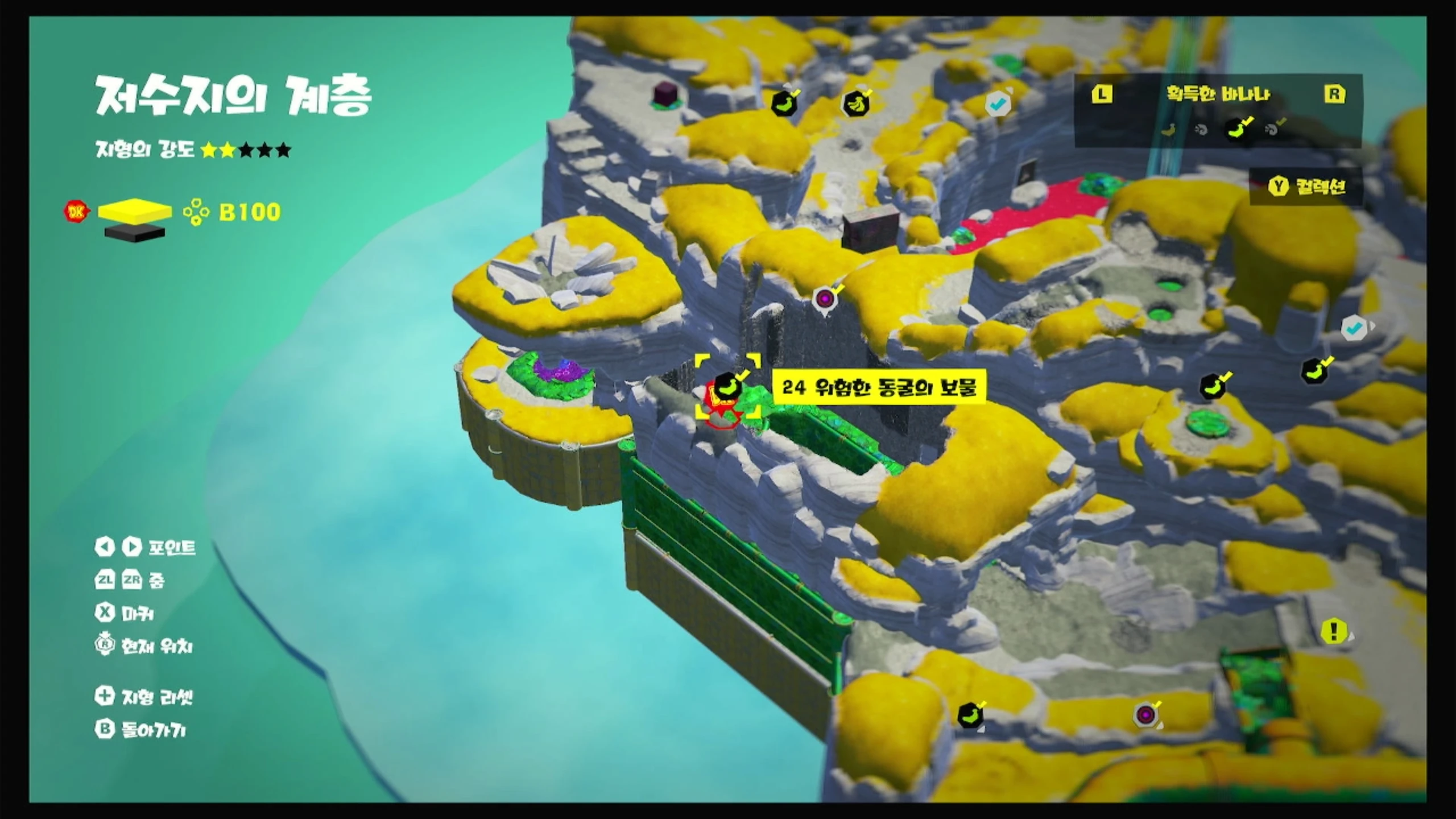Select the yellow B100 layer tile

click(x=135, y=210)
